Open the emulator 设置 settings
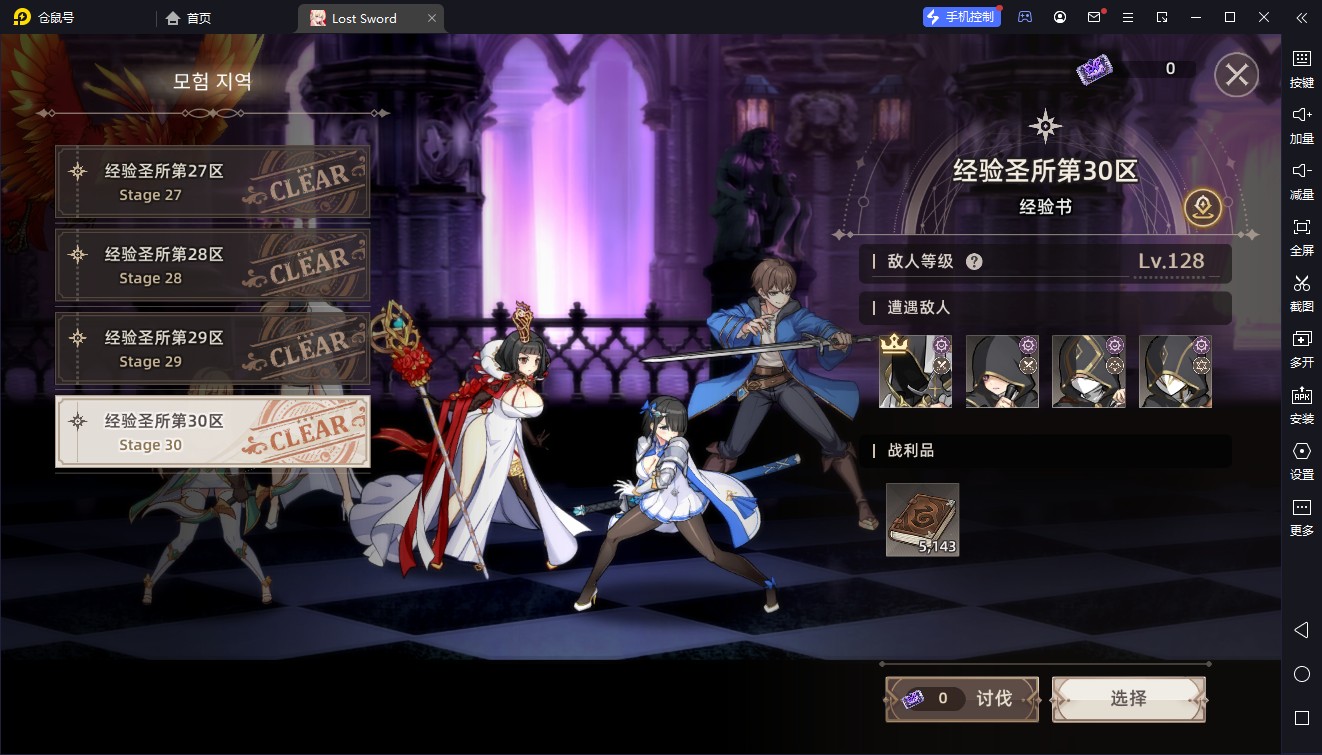The image size is (1322, 755). (1301, 459)
